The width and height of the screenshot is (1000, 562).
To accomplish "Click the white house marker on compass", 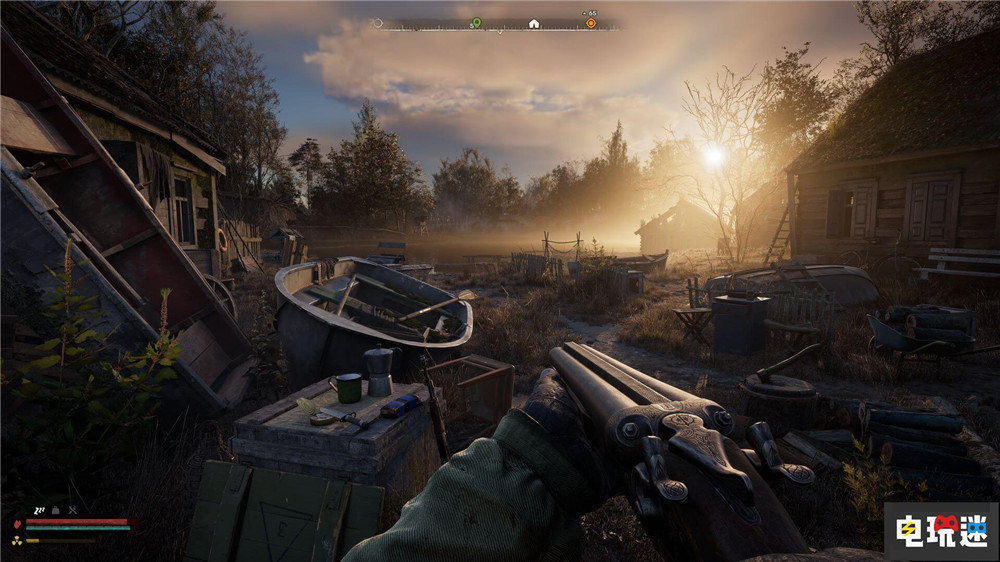I will [x=534, y=23].
